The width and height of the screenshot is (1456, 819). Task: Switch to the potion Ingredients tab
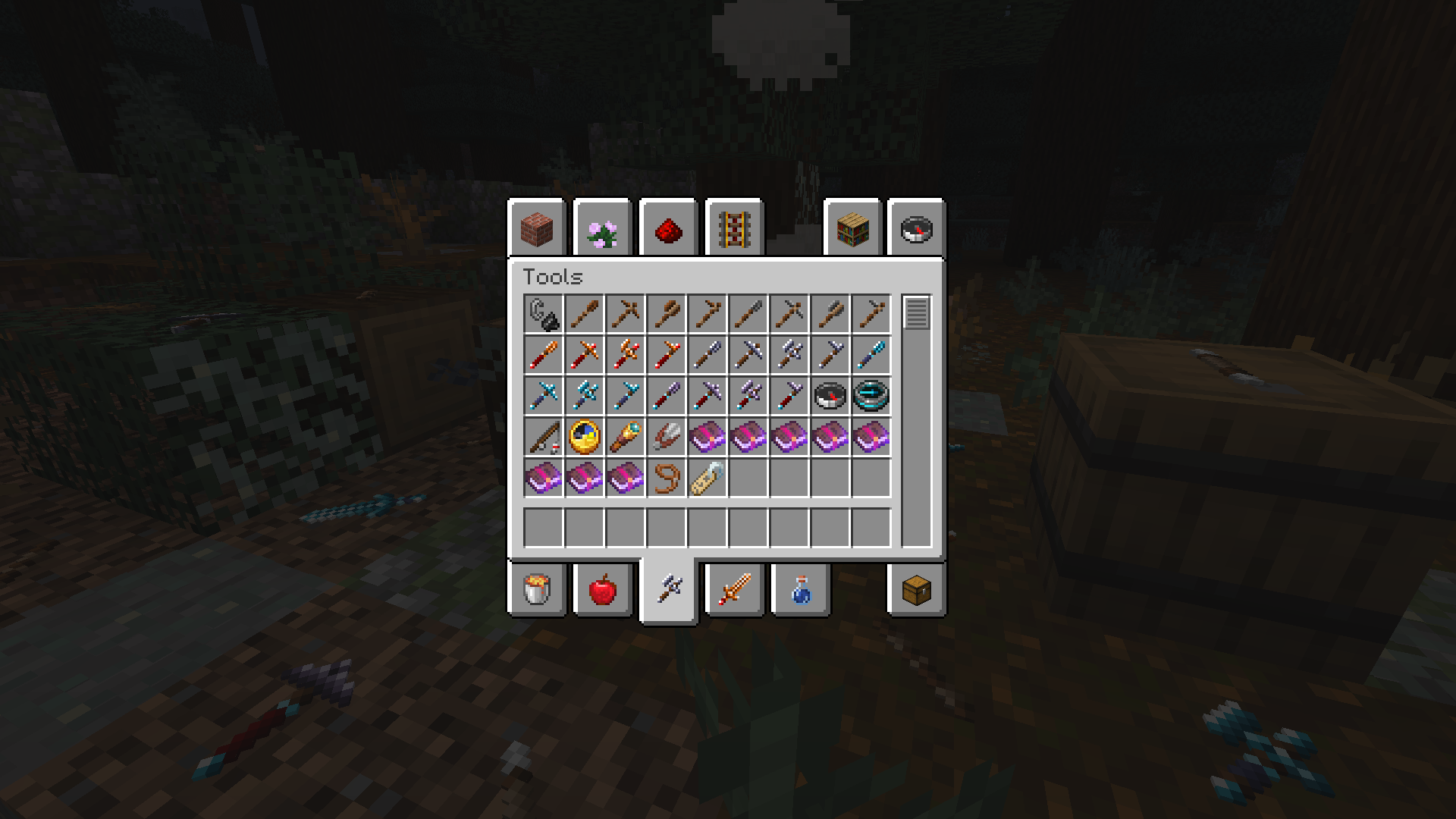coord(799,591)
